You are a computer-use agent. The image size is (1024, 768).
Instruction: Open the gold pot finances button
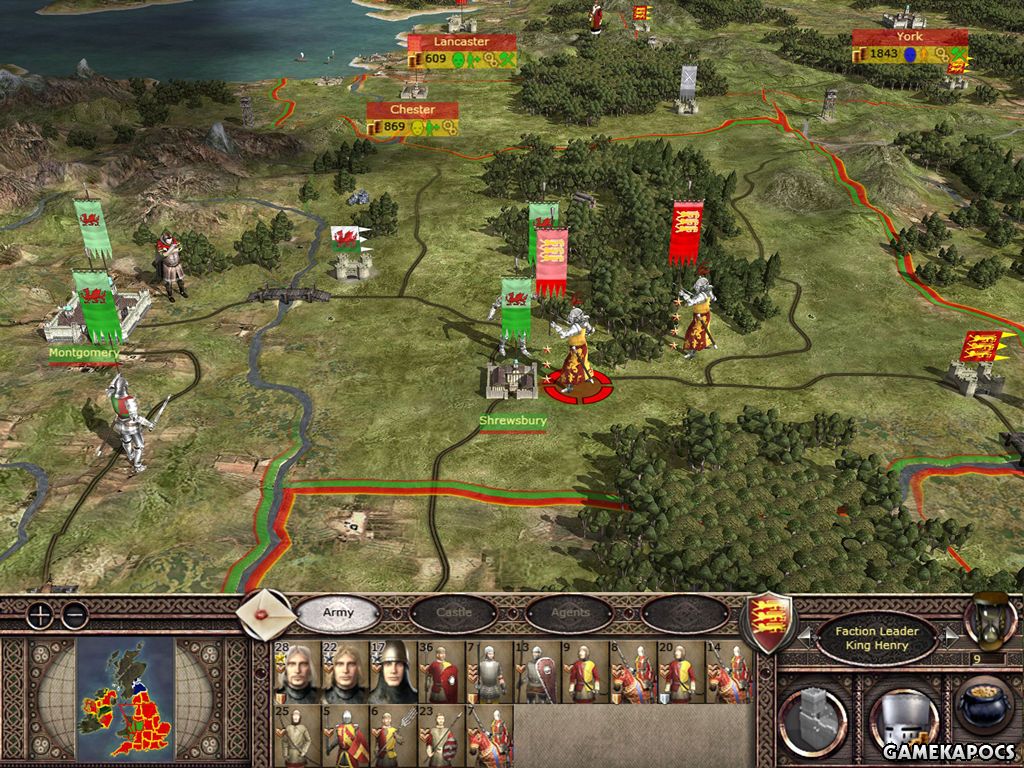[986, 708]
